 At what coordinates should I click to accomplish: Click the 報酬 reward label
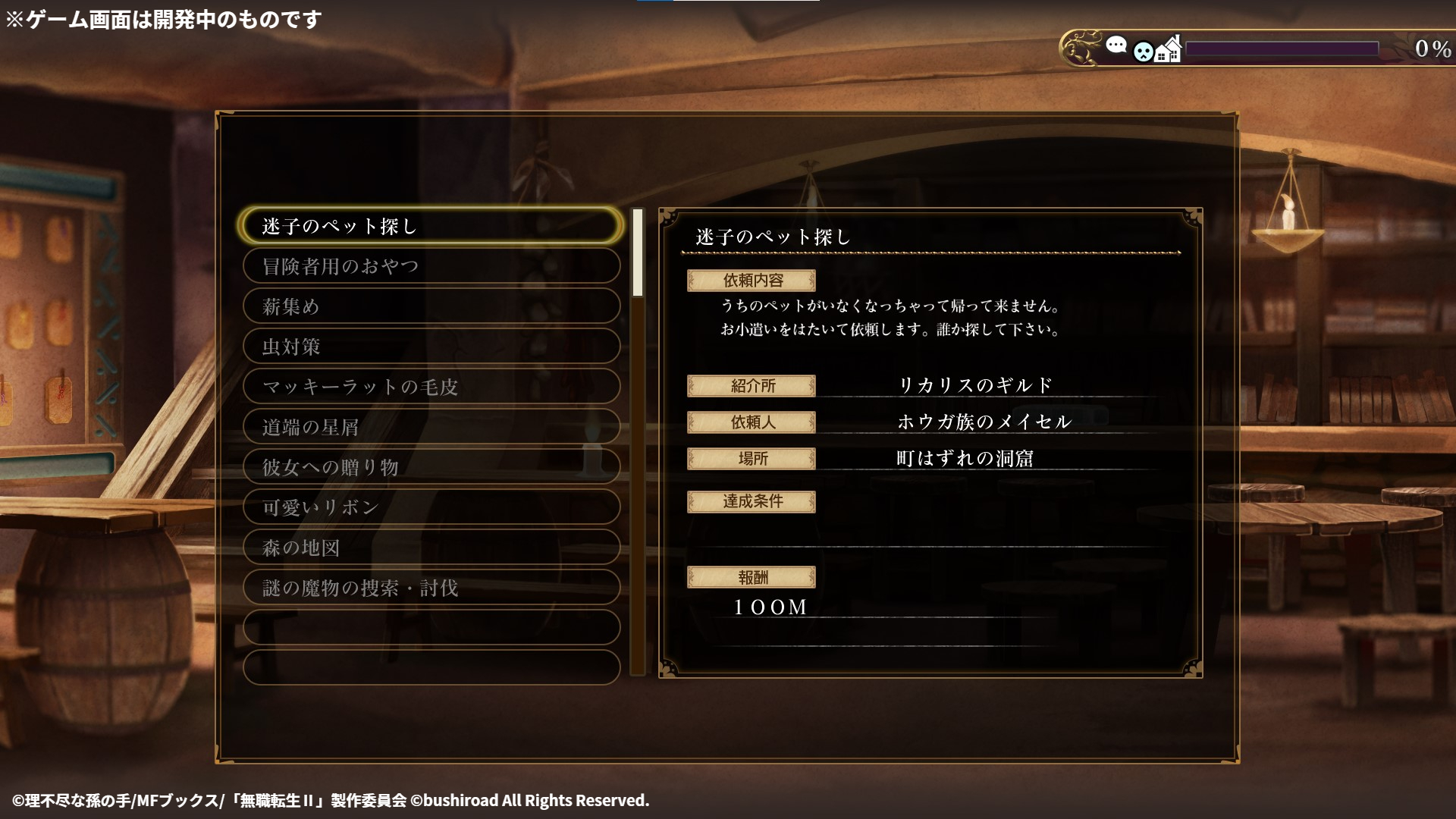752,576
